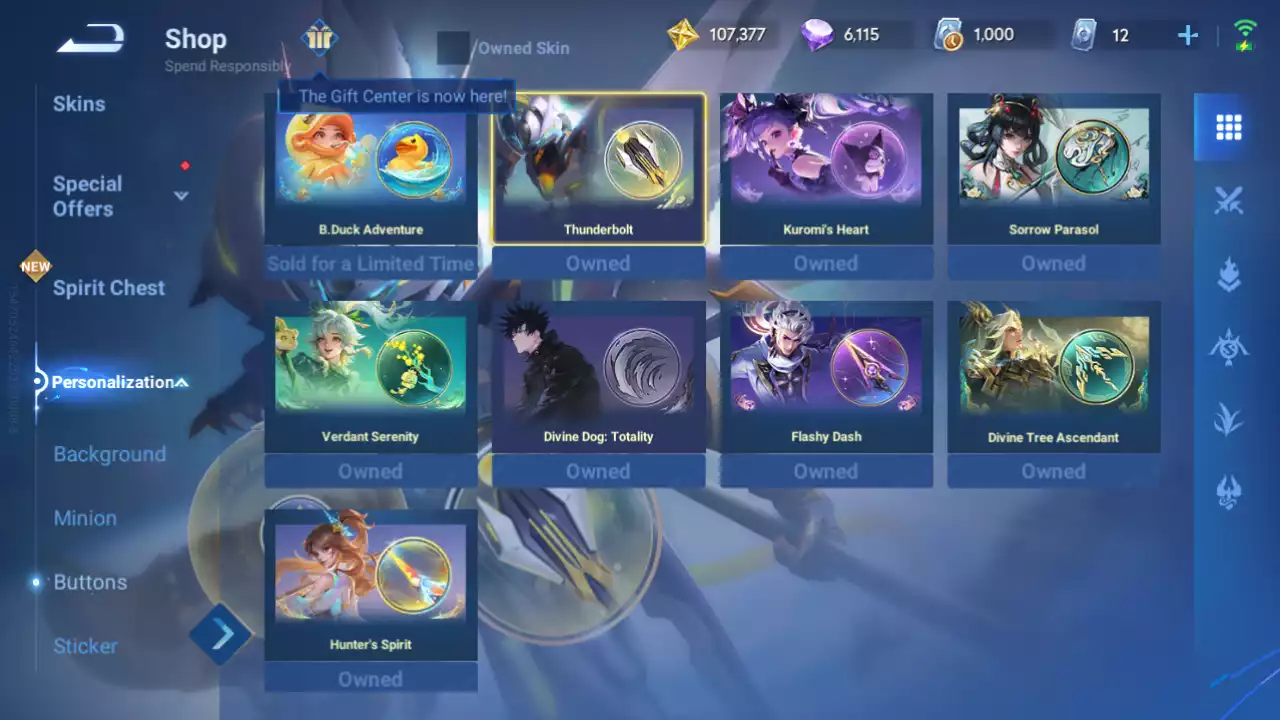The width and height of the screenshot is (1280, 720).
Task: Collapse the Personalization menu
Action: [x=182, y=382]
